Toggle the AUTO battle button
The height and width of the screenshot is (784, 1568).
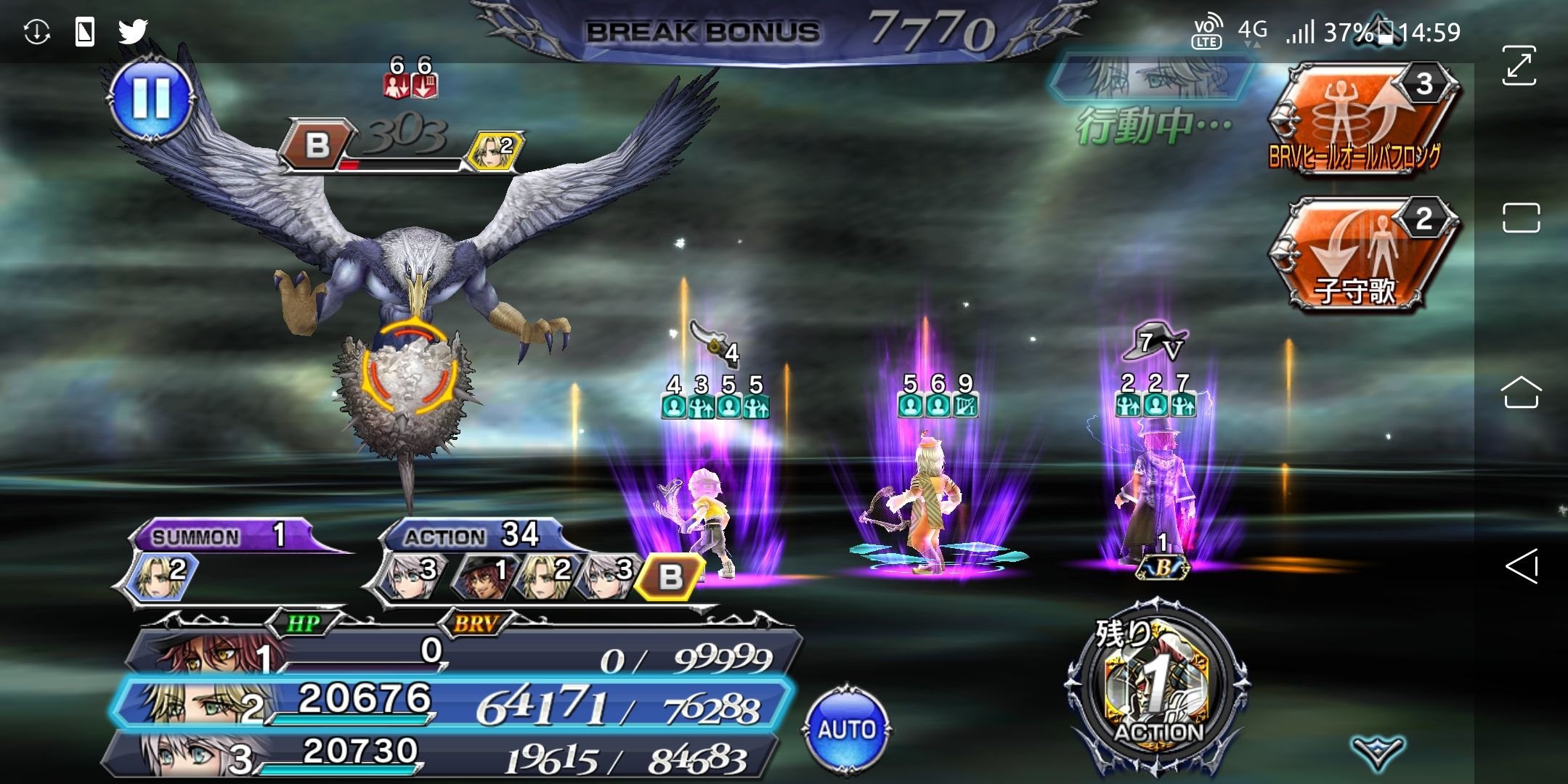point(847,730)
